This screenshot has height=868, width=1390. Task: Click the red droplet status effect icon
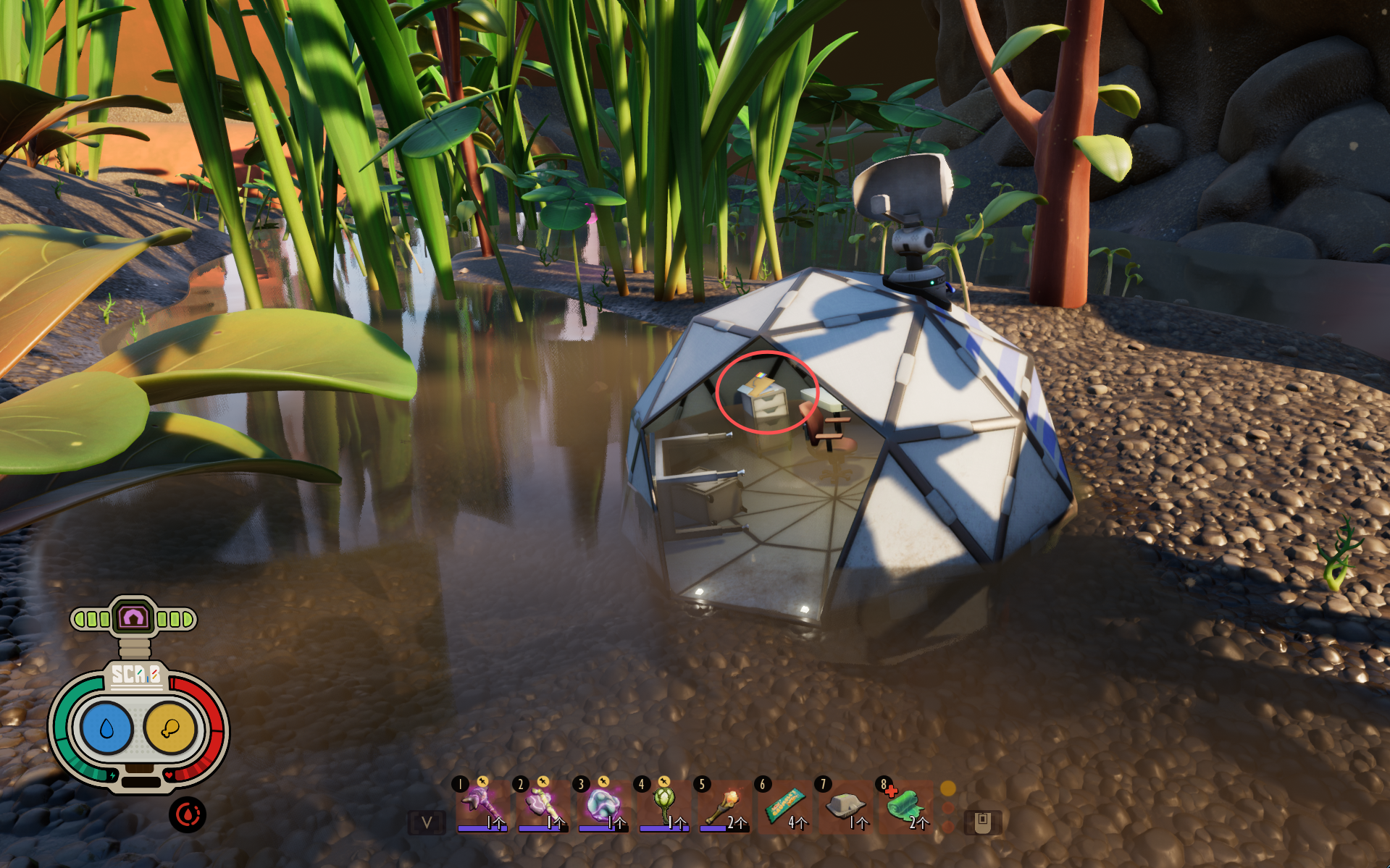[188, 815]
